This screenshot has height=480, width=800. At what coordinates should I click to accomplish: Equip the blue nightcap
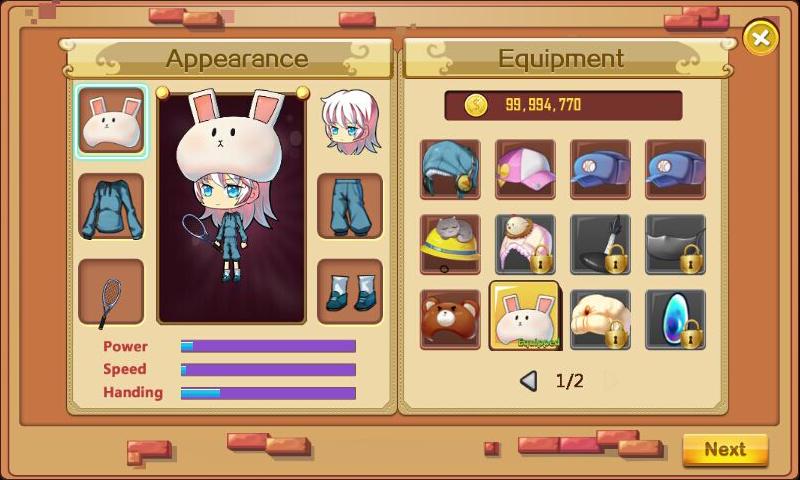[450, 169]
